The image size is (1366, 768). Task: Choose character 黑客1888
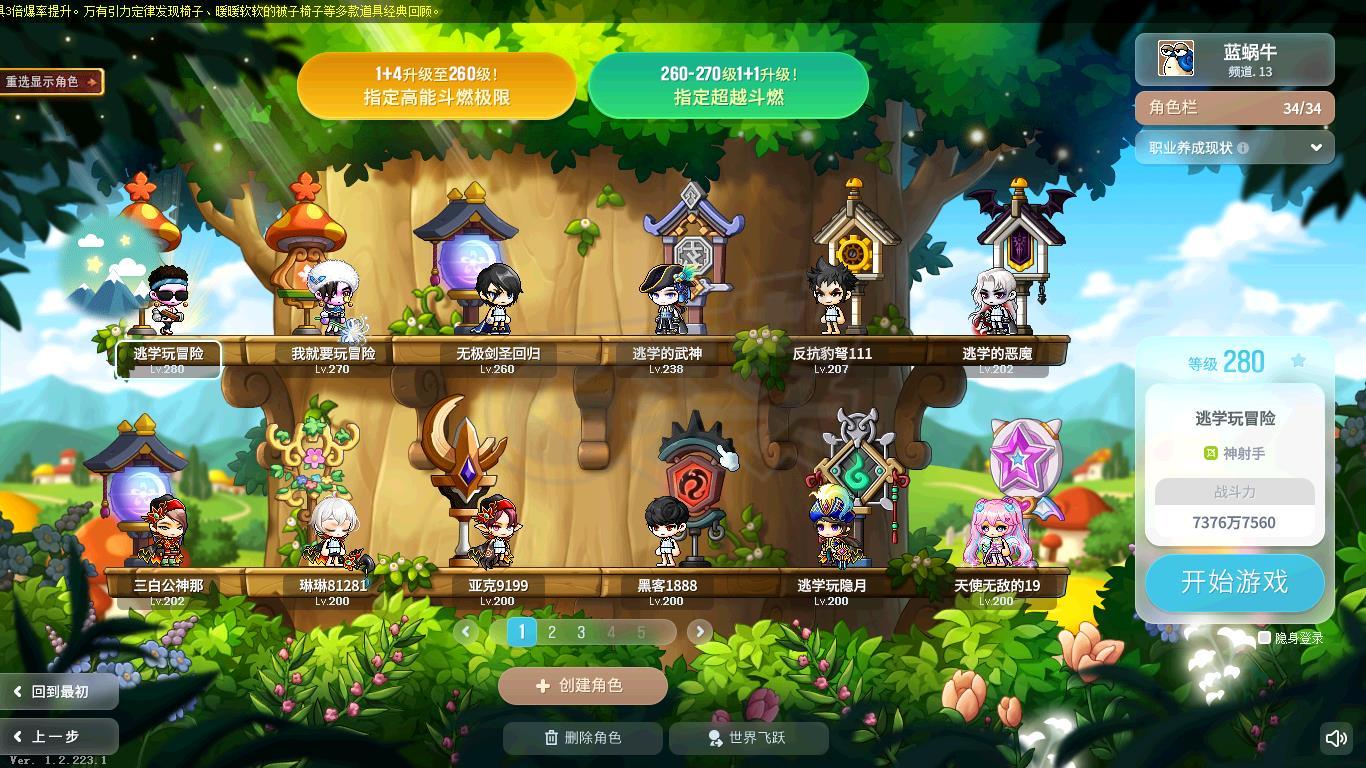[666, 532]
